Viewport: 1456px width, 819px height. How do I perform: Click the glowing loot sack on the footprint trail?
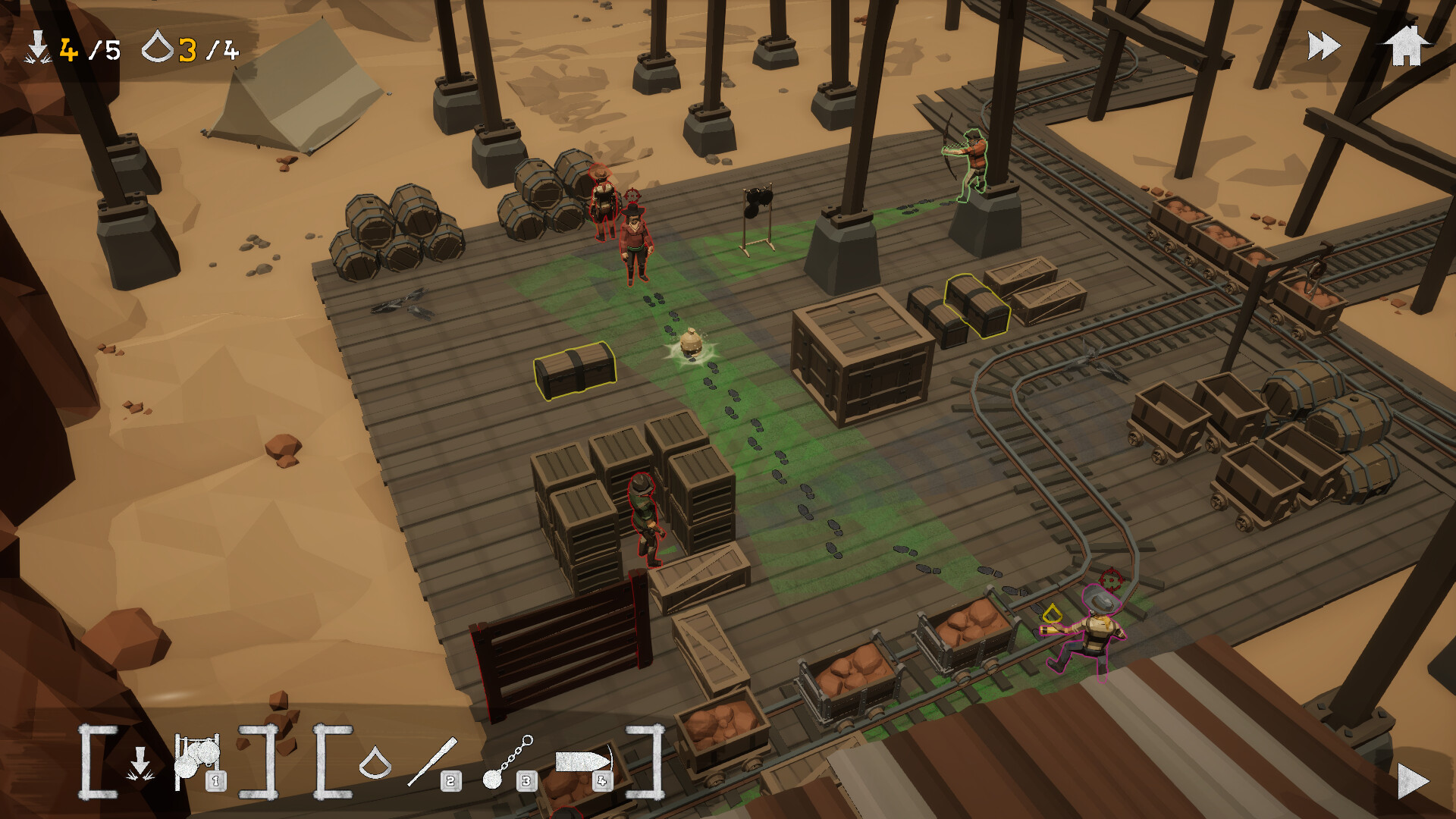tap(691, 344)
